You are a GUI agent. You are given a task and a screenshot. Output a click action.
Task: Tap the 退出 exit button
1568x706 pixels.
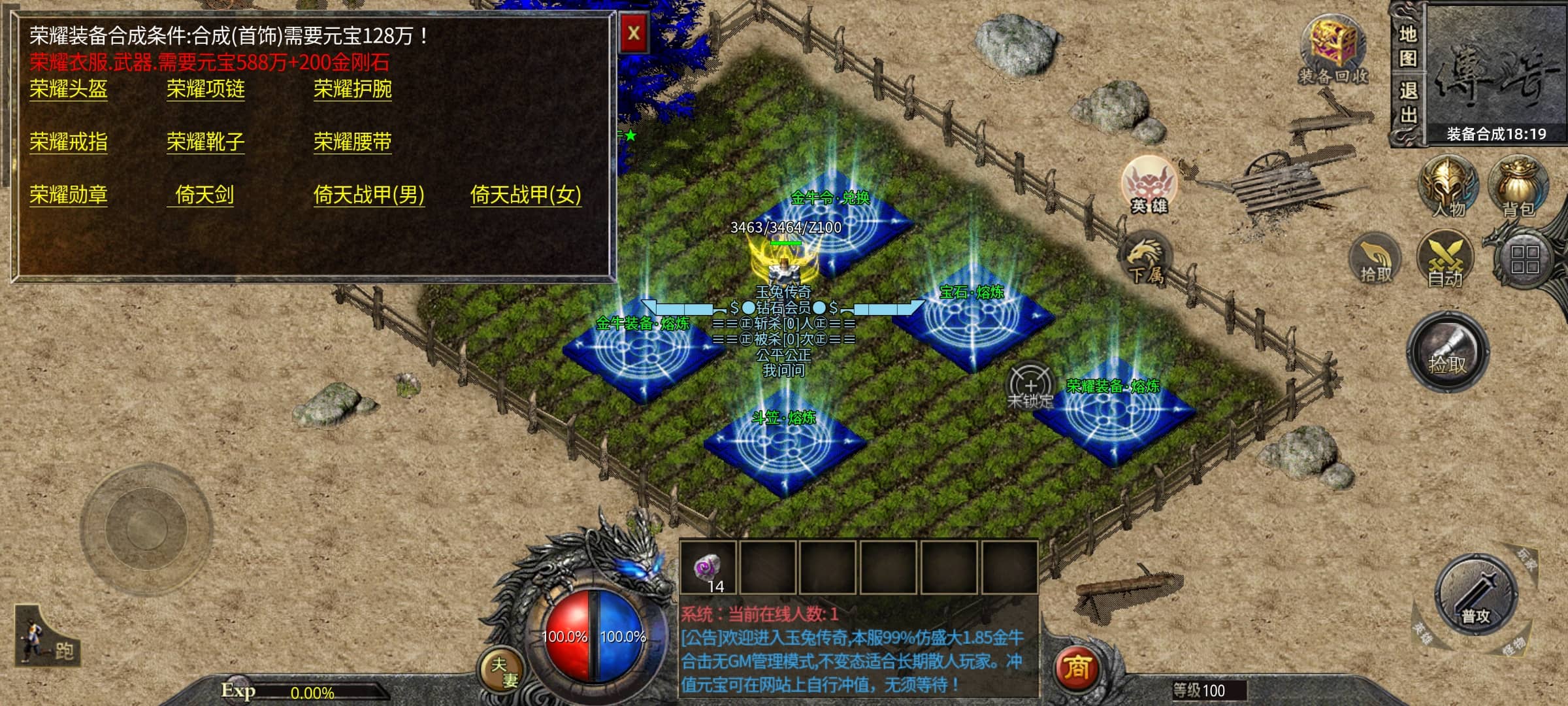tap(1408, 103)
